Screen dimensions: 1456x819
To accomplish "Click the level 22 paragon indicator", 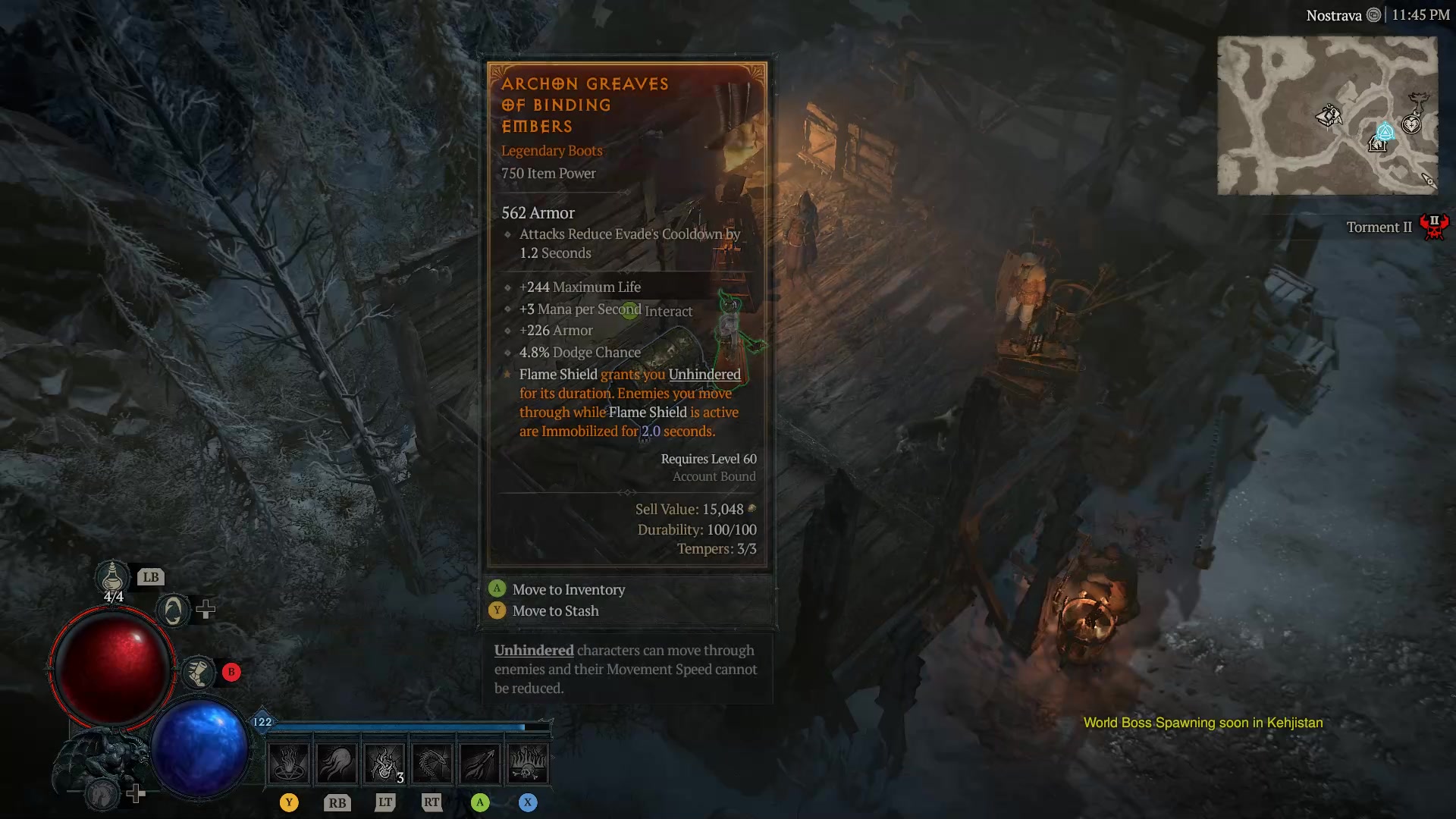I will pos(261,723).
